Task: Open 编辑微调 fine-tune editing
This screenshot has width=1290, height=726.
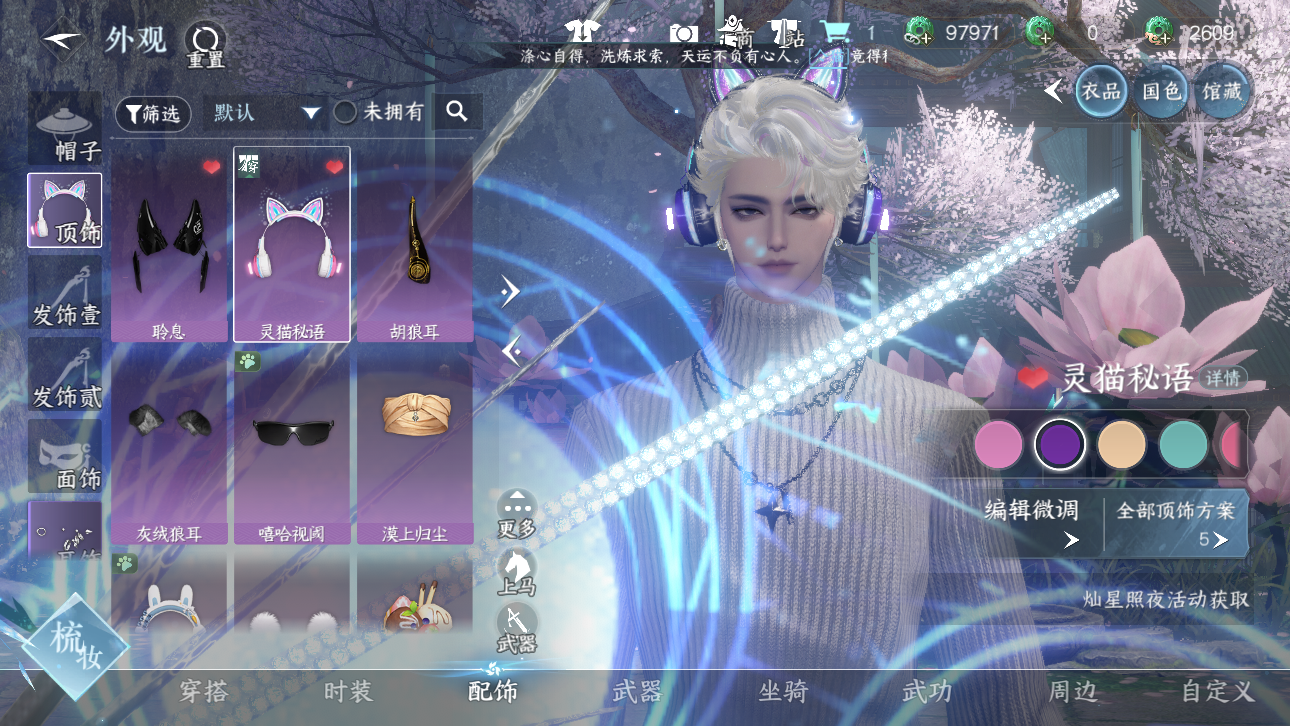Action: tap(1032, 522)
